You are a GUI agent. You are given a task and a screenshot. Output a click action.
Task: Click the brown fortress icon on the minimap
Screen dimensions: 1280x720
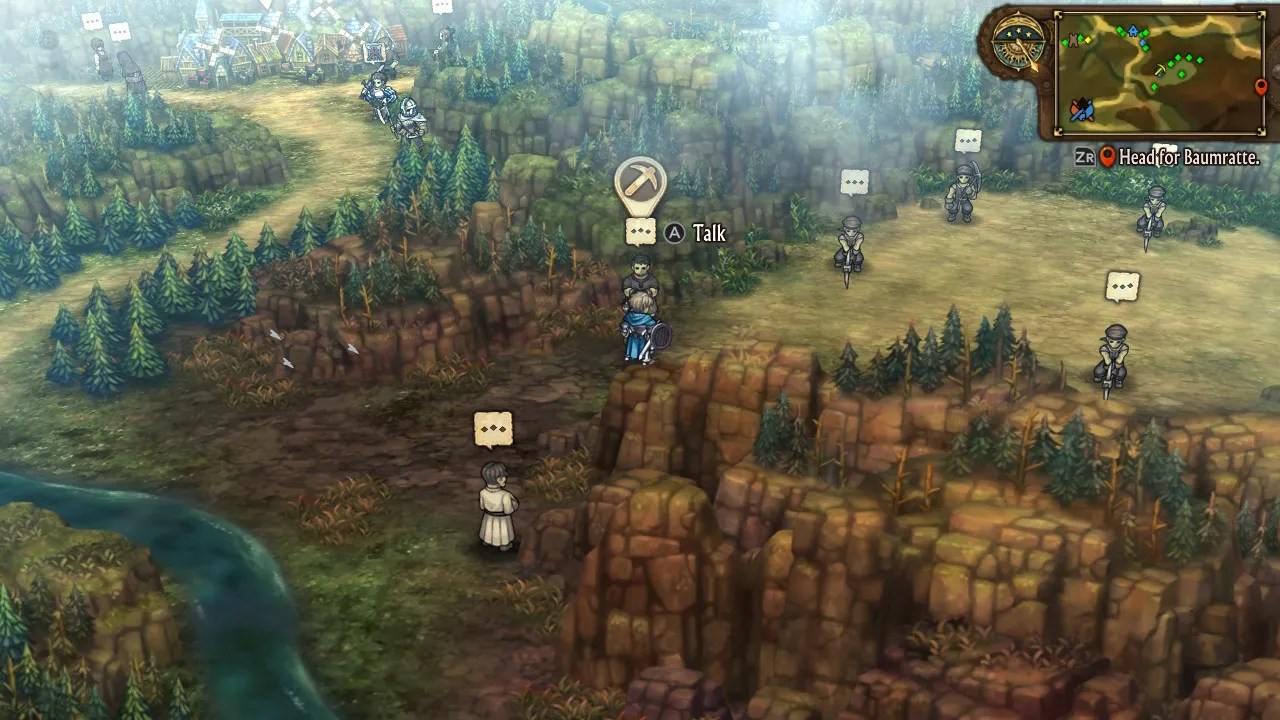click(1073, 41)
